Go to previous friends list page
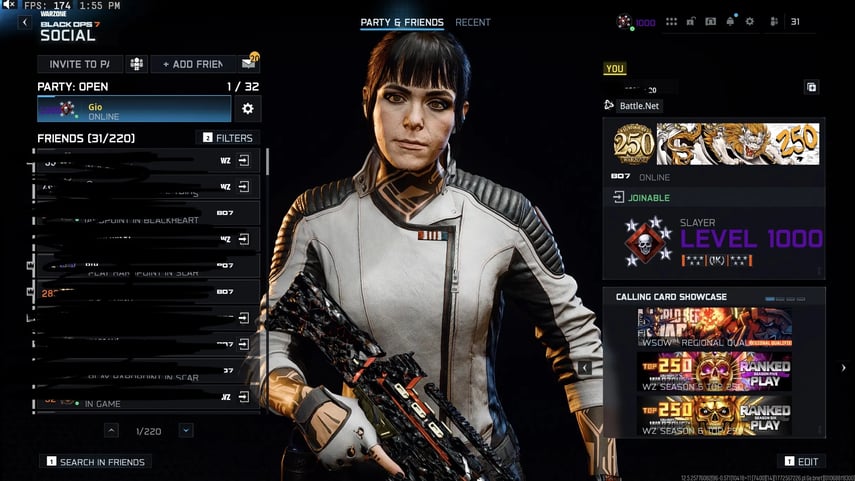 click(112, 430)
